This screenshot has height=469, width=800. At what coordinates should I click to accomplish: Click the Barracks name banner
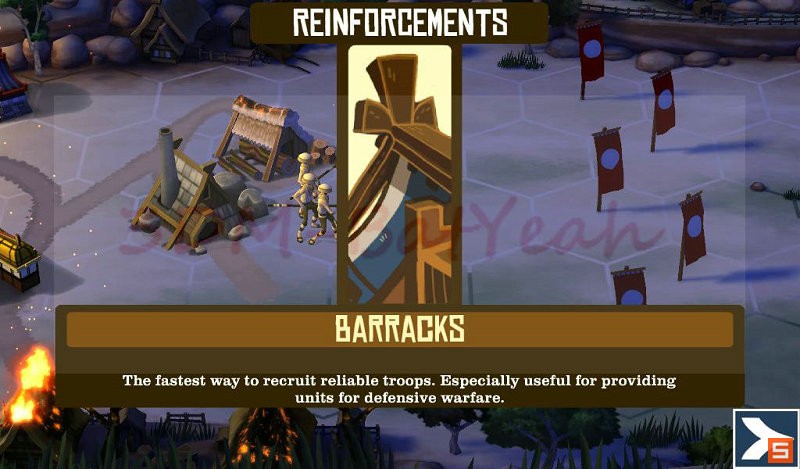pyautogui.click(x=399, y=329)
